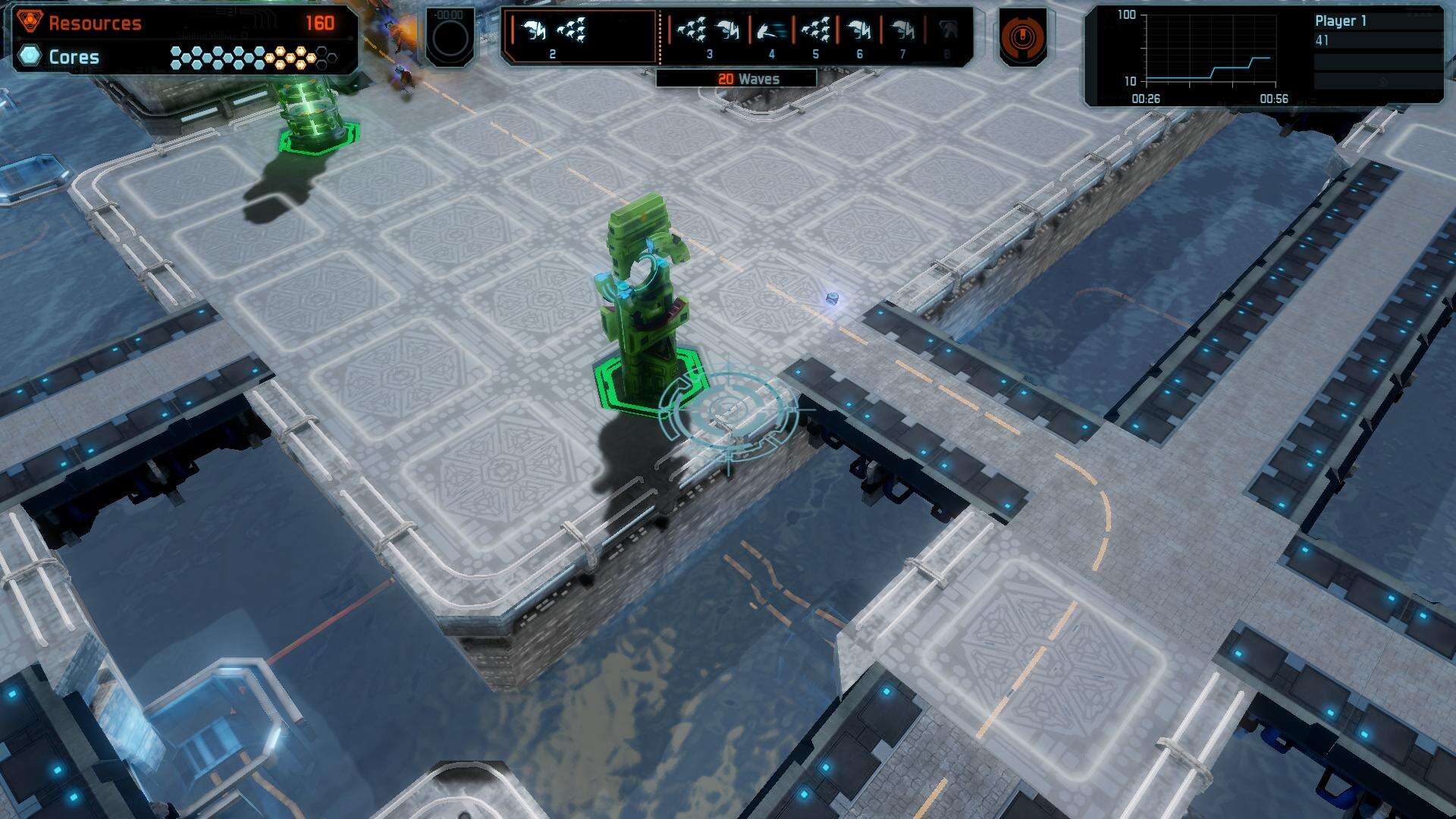Select the dimmed wave 8 entry
This screenshot has width=1456, height=819.
(946, 36)
